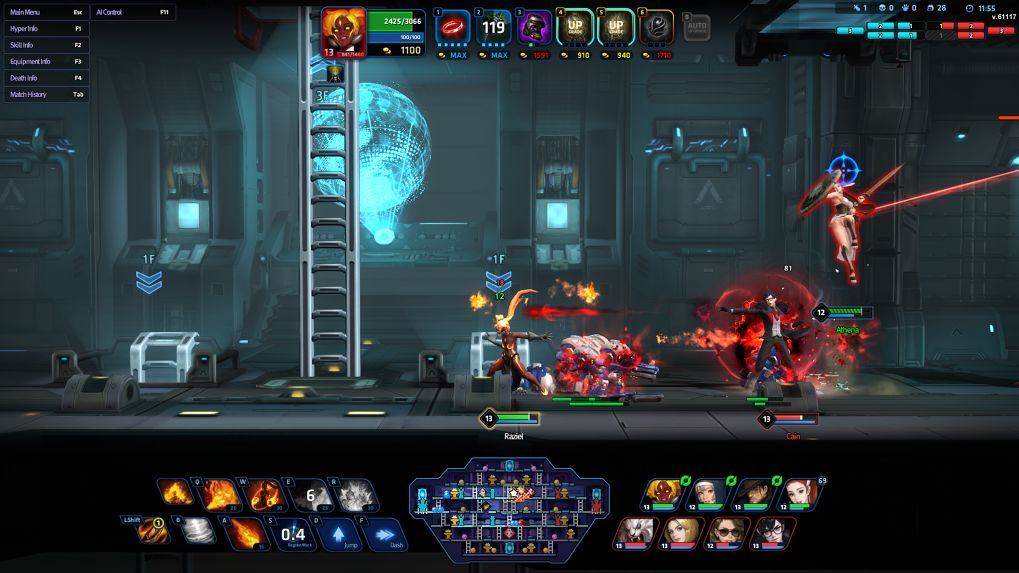Viewport: 1019px width, 573px height.
Task: Upgrade the slot priced 910 gold
Action: 575,27
